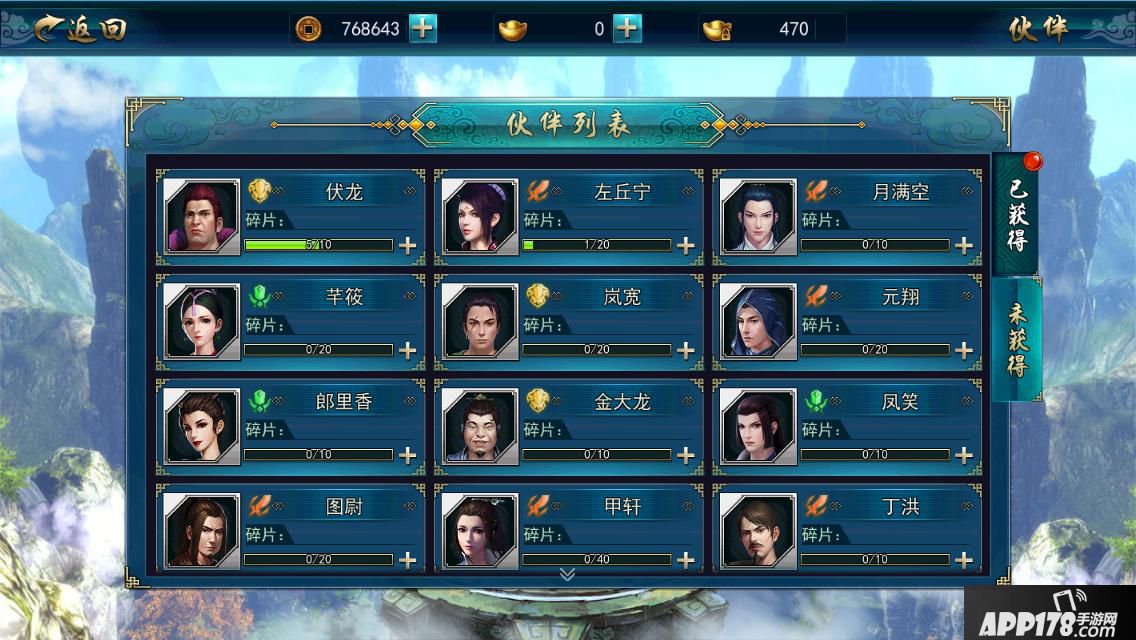Open partner 图尉 portrait

click(x=202, y=530)
